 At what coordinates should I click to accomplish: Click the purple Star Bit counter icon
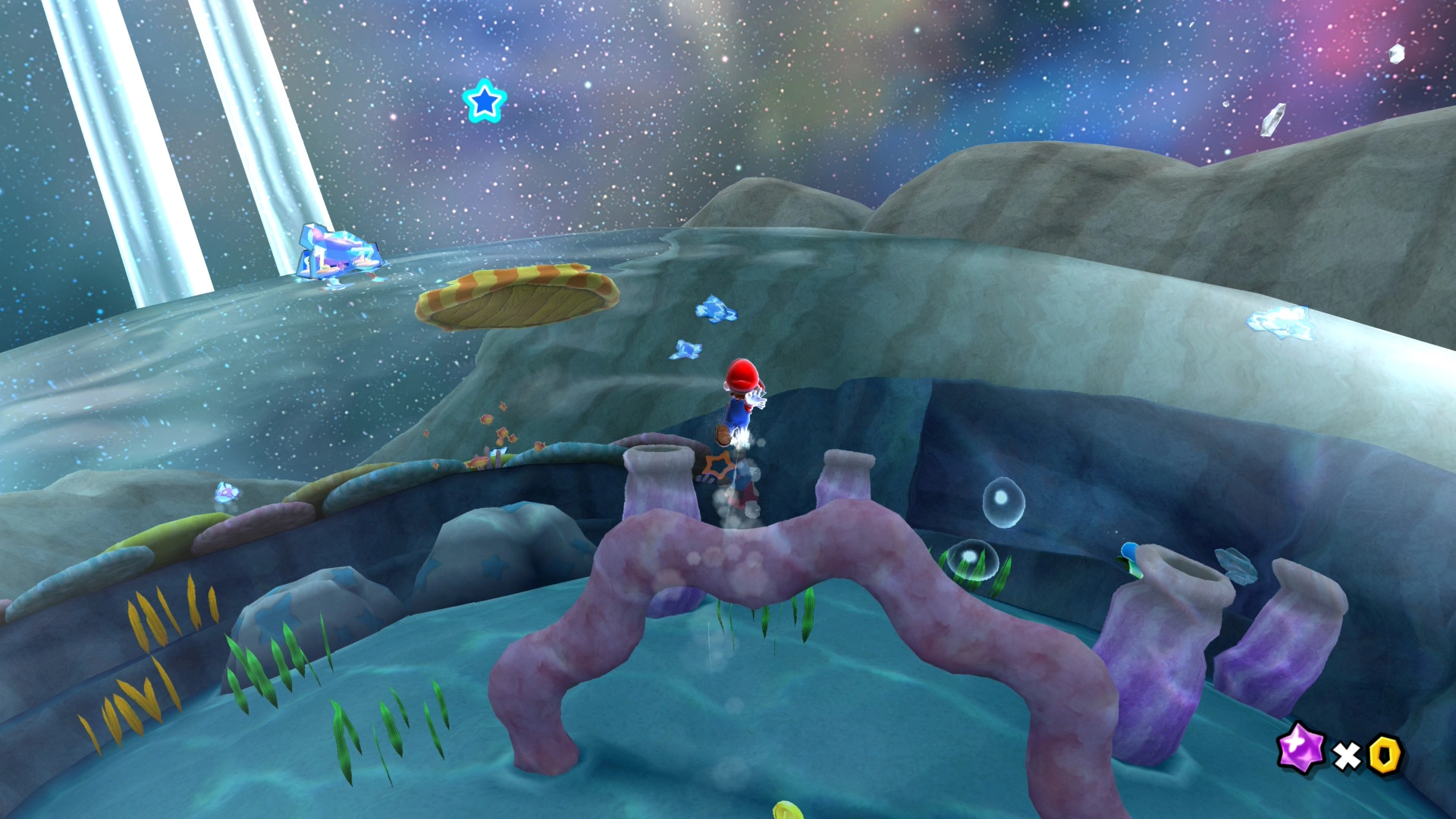click(1301, 748)
